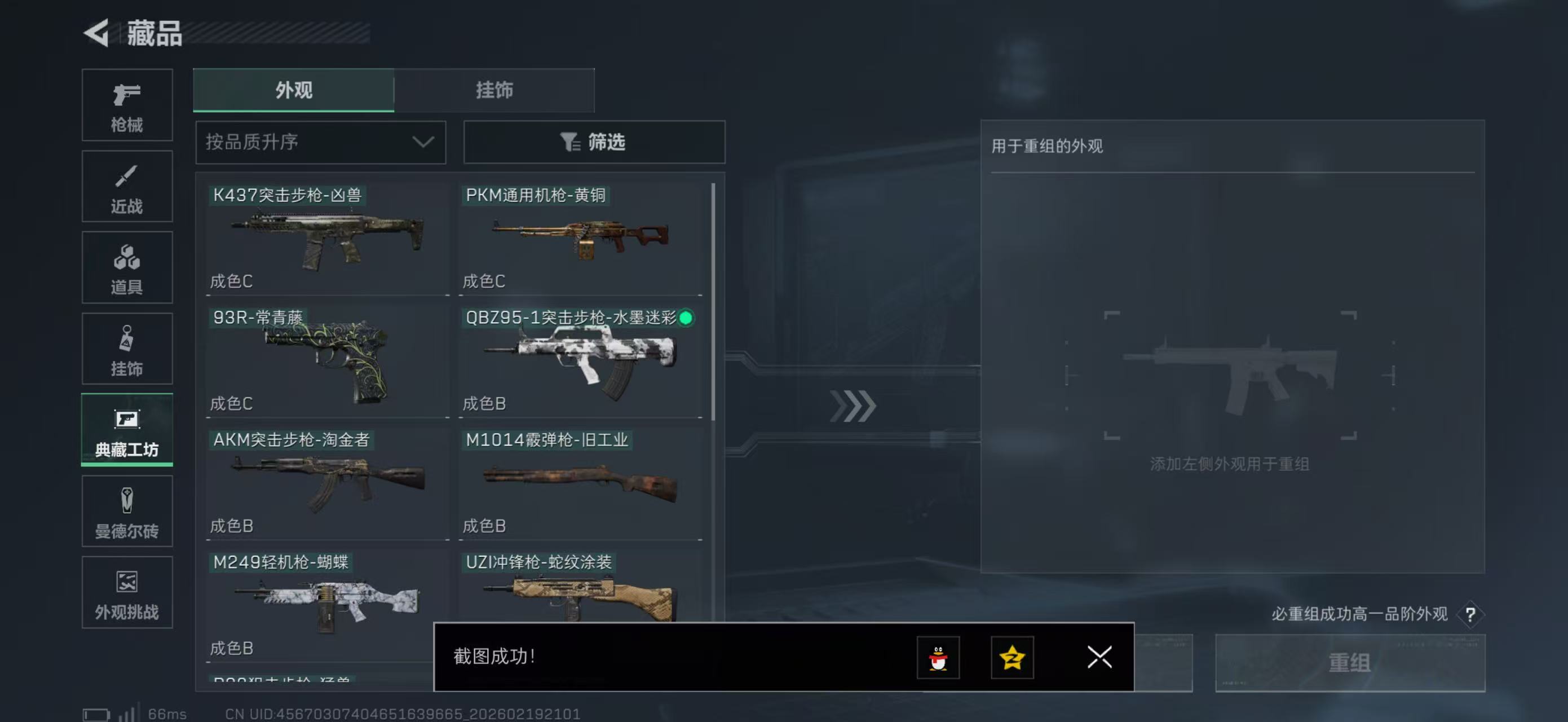Open the 道具 items category

click(127, 268)
